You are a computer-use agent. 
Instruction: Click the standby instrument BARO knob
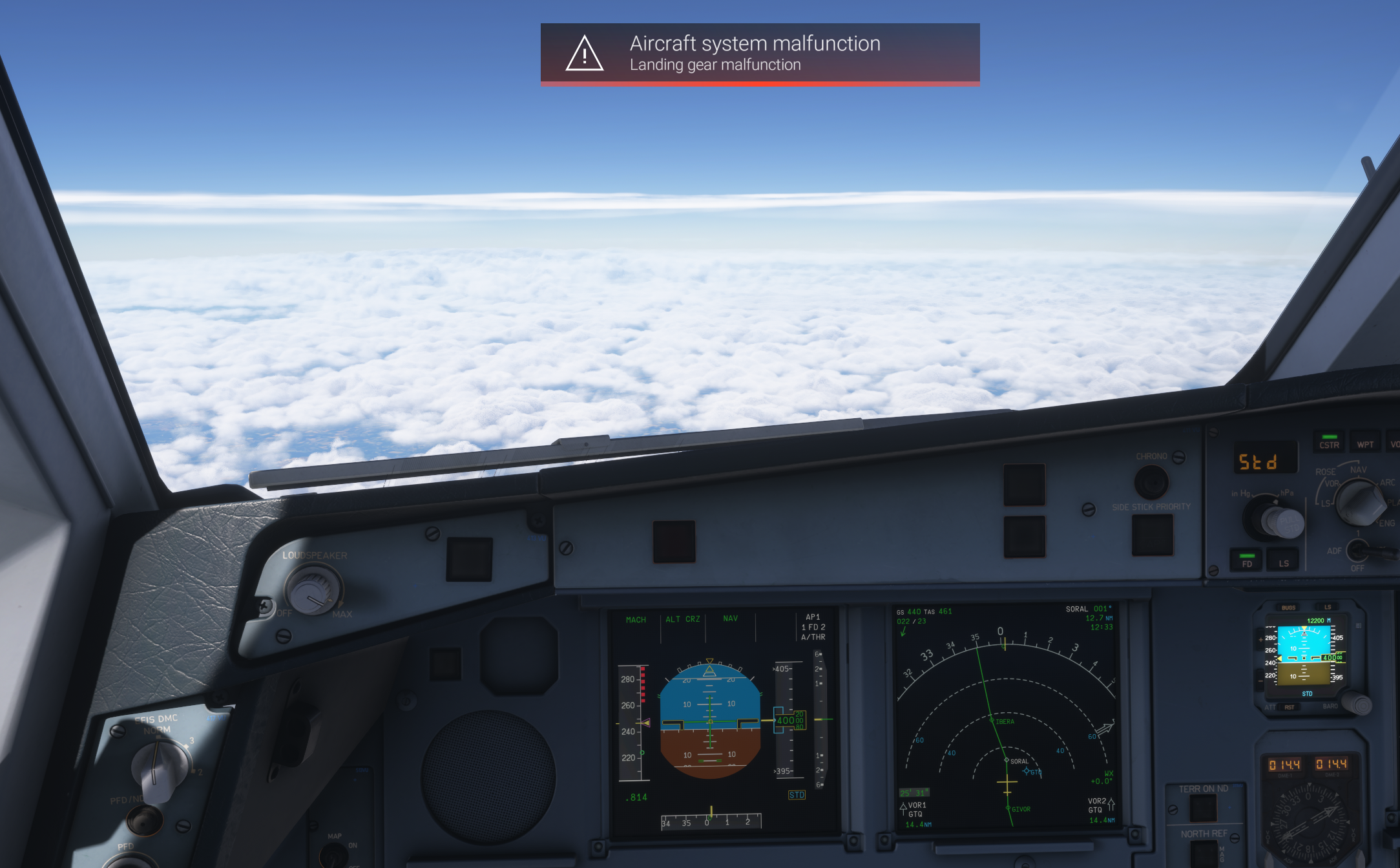pos(1355,703)
